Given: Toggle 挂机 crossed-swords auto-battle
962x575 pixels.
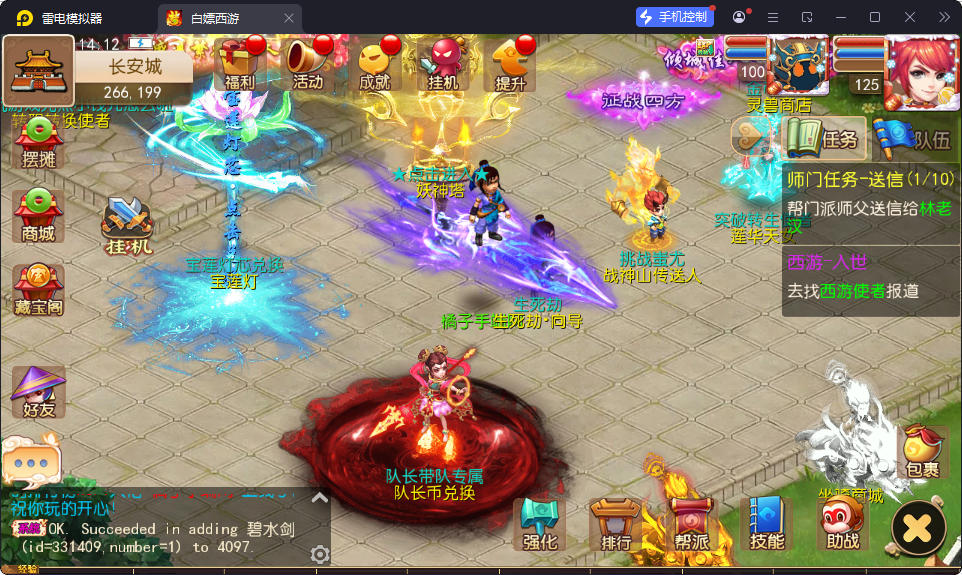Looking at the screenshot, I should click(128, 226).
